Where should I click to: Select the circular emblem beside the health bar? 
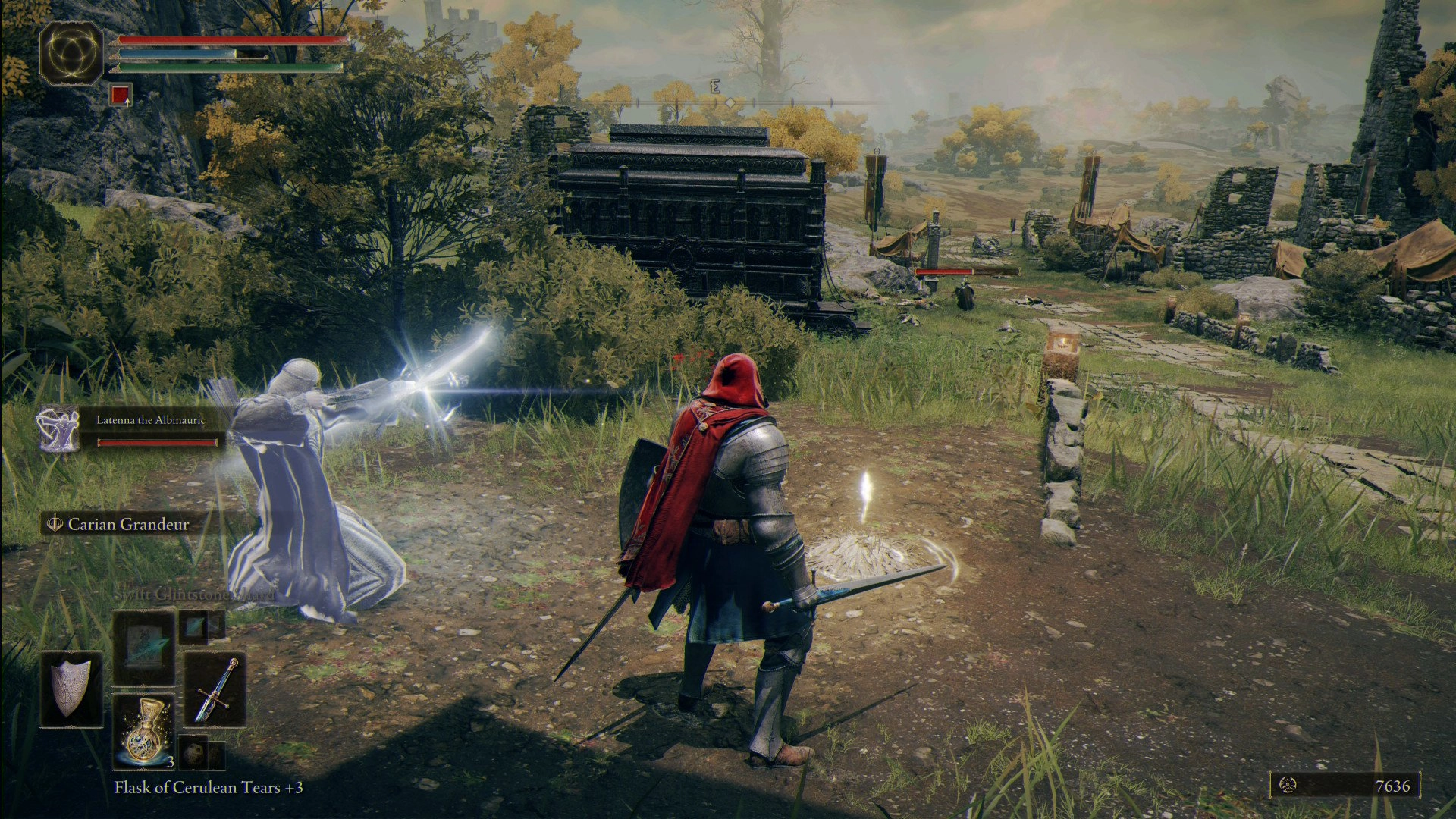click(71, 52)
